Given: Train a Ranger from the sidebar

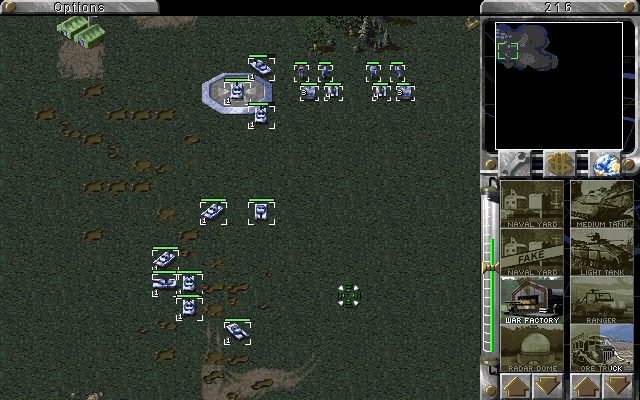Looking at the screenshot, I should pos(602,300).
